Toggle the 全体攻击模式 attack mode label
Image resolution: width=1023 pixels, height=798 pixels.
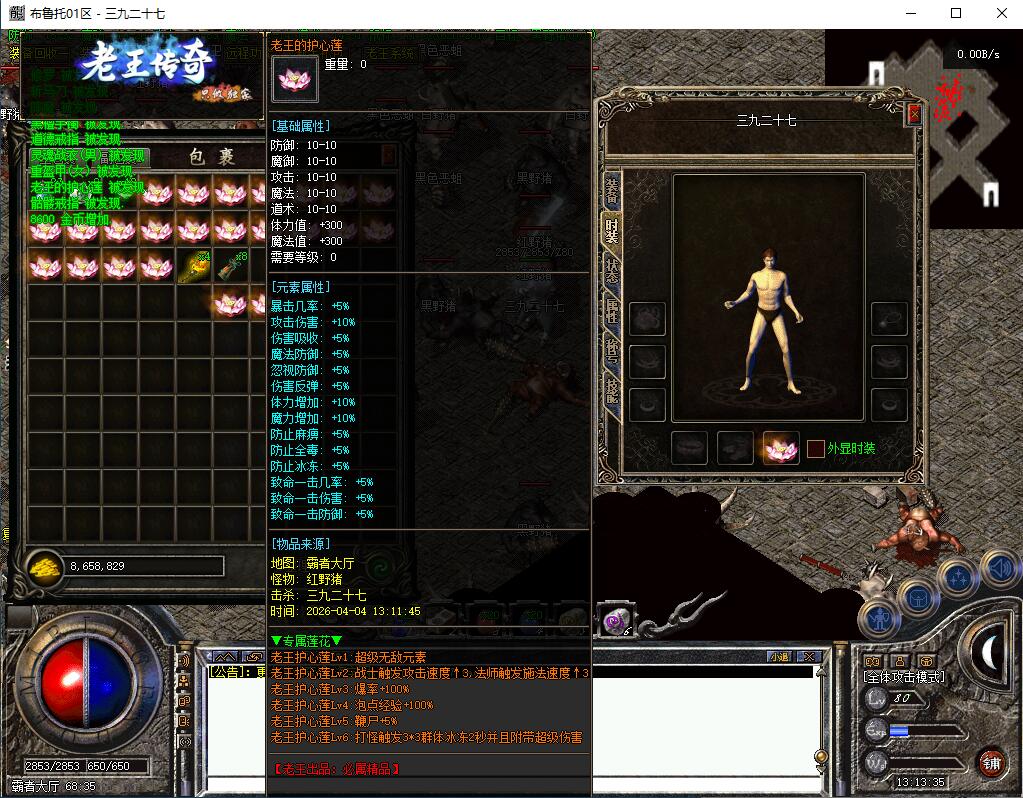(x=904, y=677)
